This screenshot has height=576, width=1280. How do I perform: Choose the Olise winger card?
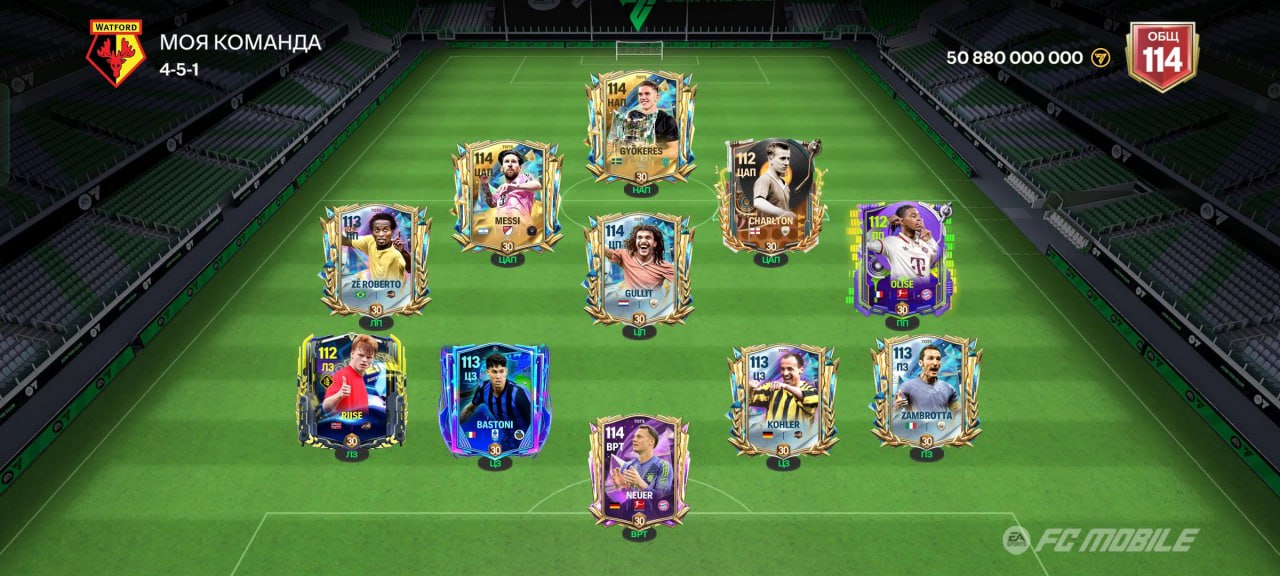tap(903, 260)
